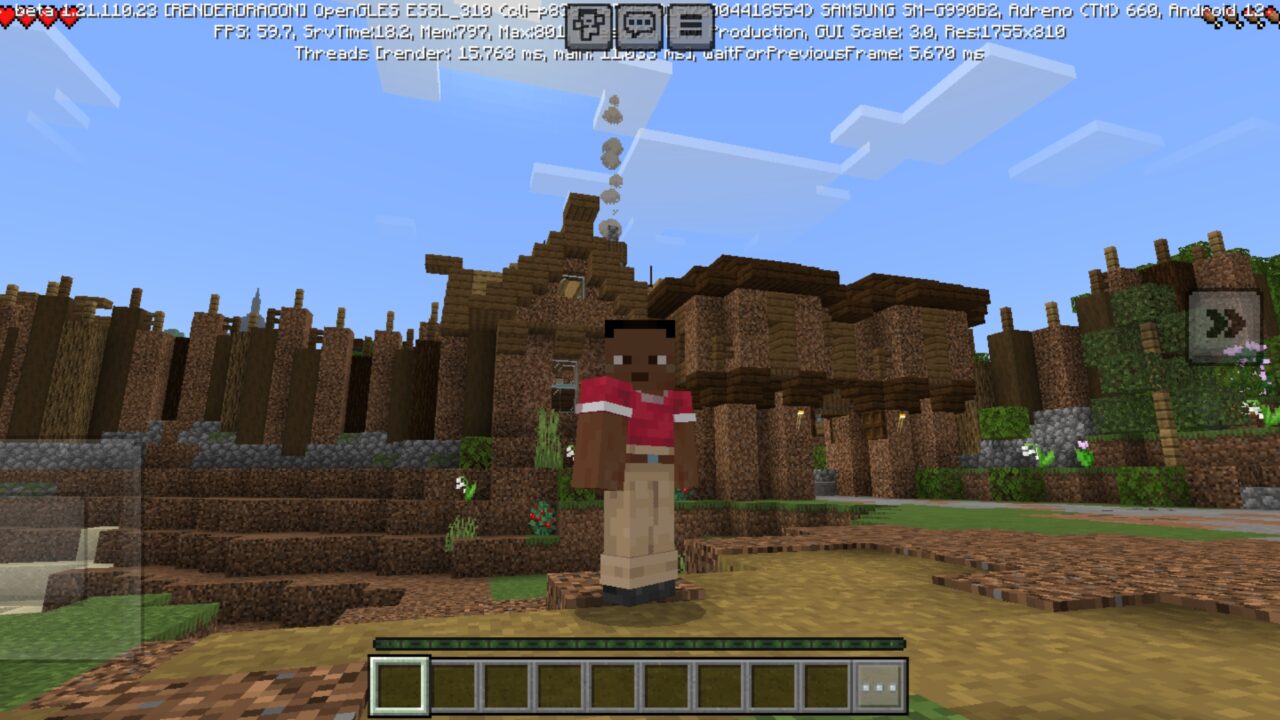
Task: Tap the three-dot hotbar overflow icon
Action: [879, 687]
